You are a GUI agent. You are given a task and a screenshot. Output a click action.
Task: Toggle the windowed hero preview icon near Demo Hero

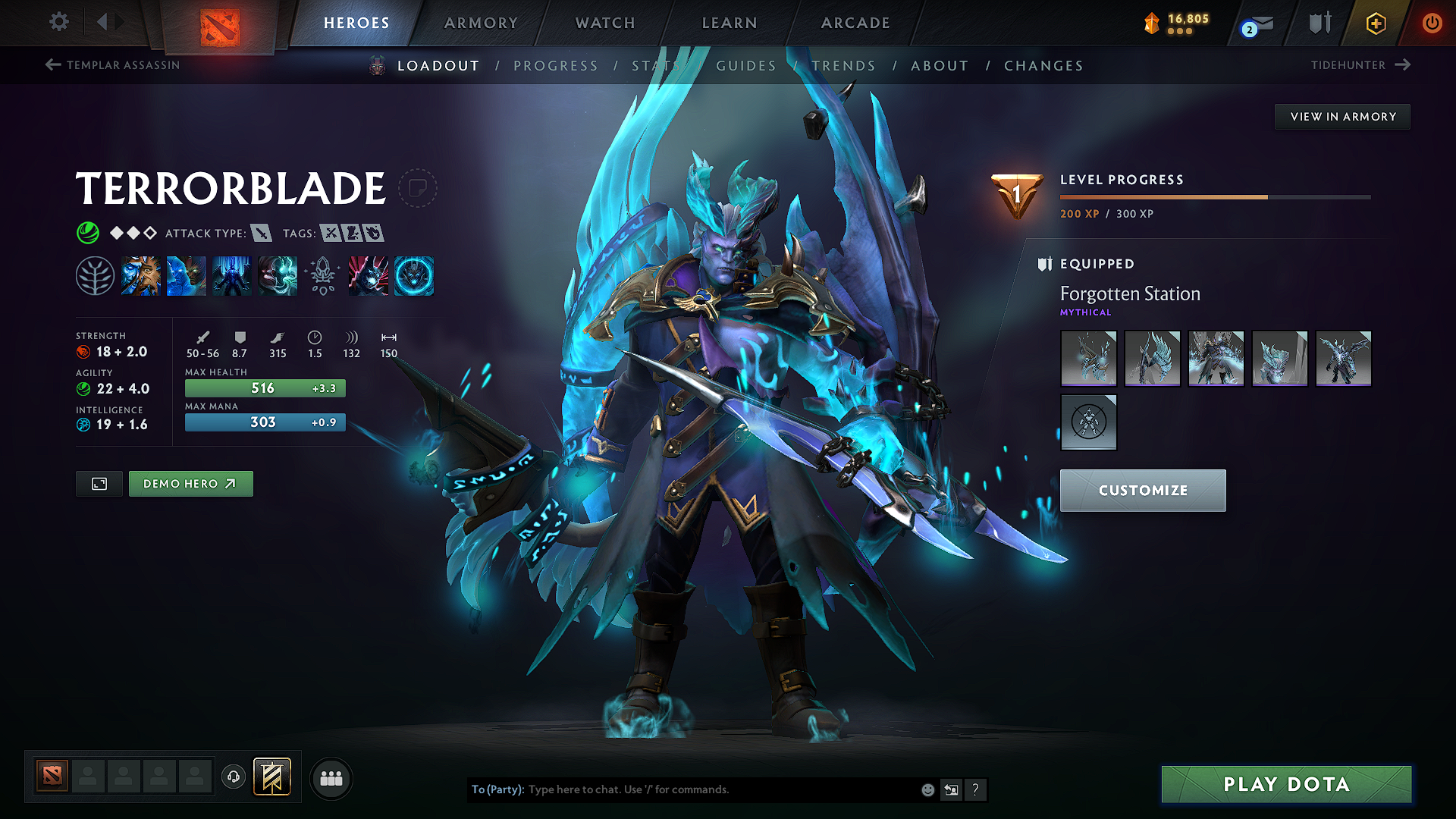click(99, 483)
